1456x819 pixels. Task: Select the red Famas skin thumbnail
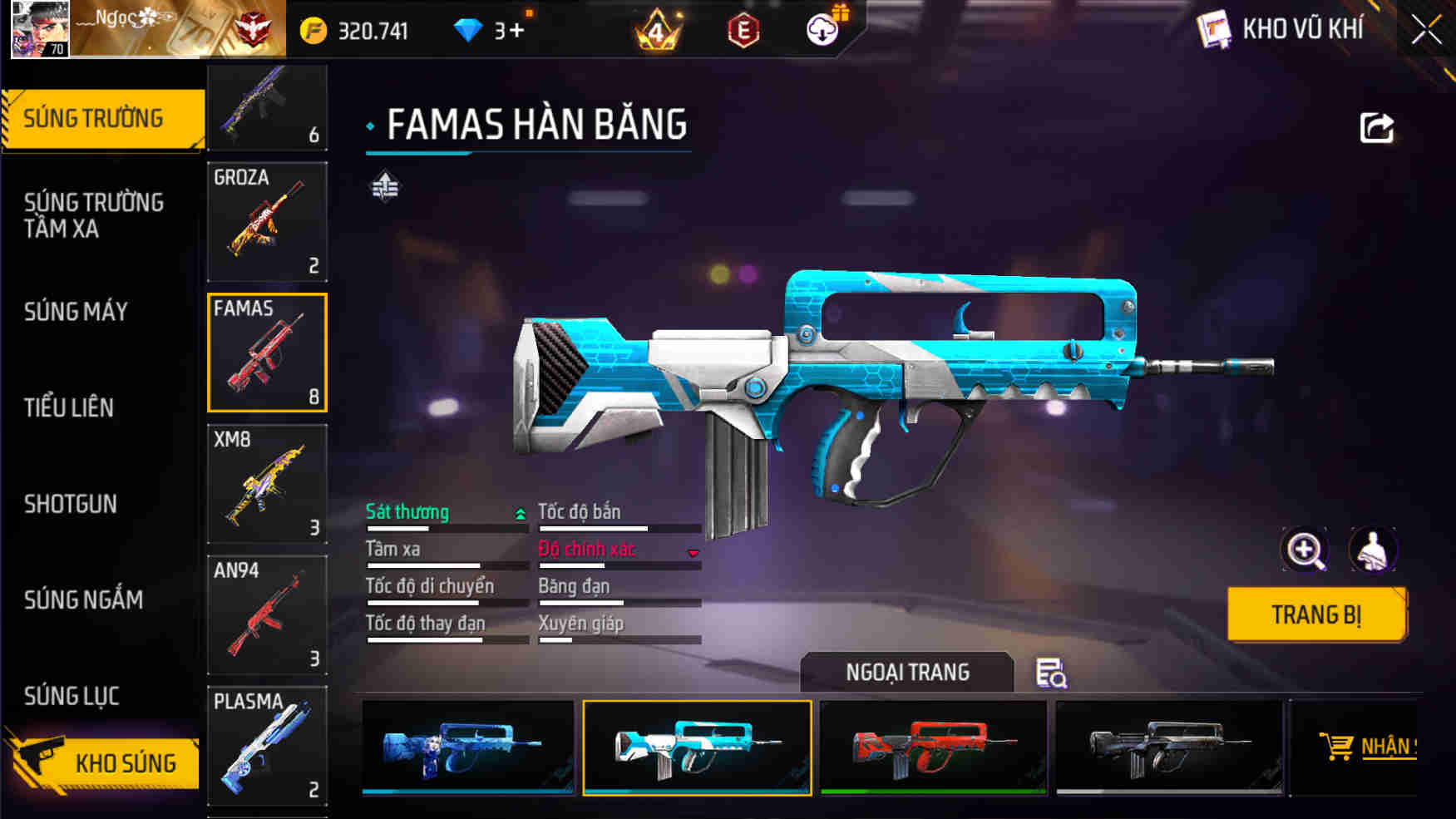(x=933, y=747)
